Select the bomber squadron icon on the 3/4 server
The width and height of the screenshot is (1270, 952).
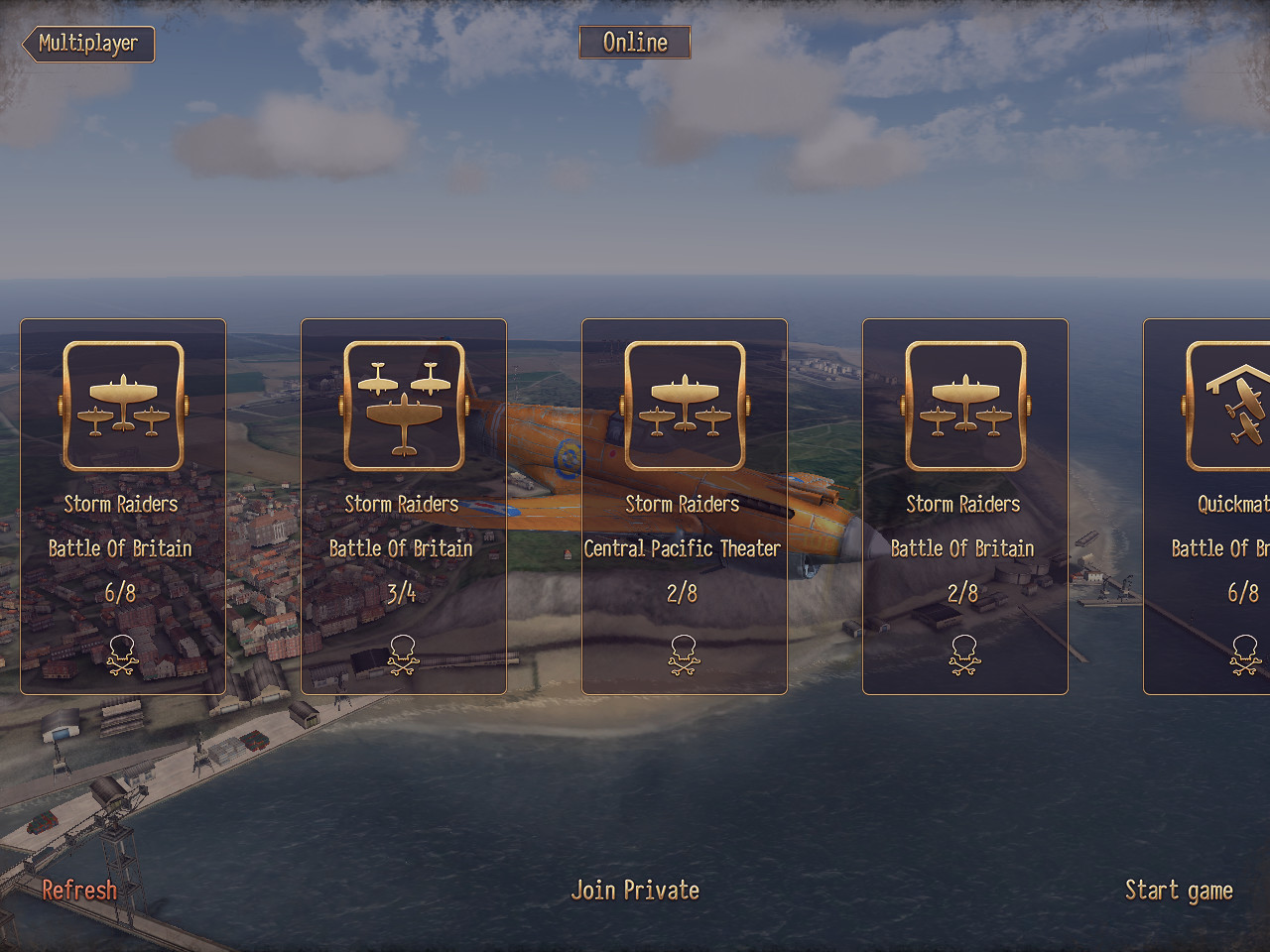403,405
